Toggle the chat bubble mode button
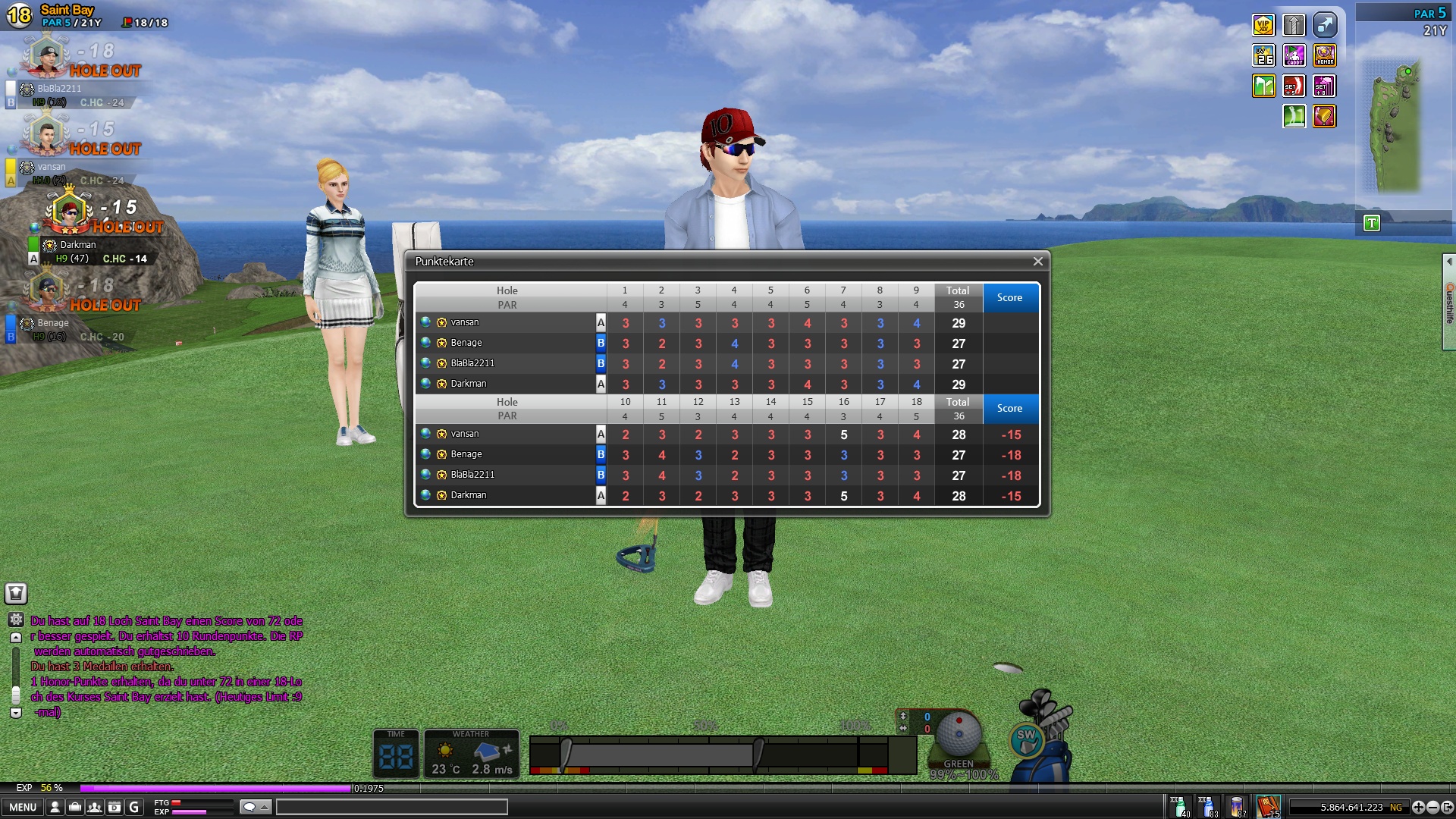 point(255,807)
